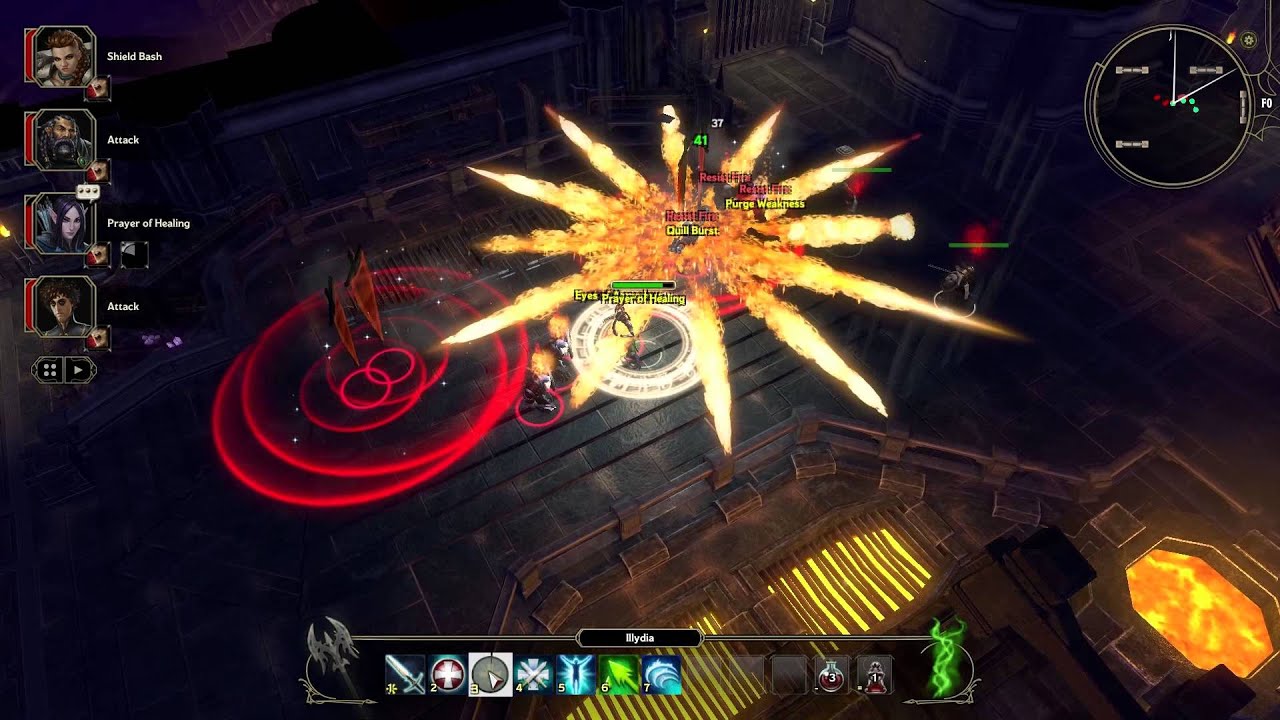Activate the glowing figure ability in slot 5
This screenshot has width=1280, height=720.
pyautogui.click(x=577, y=675)
